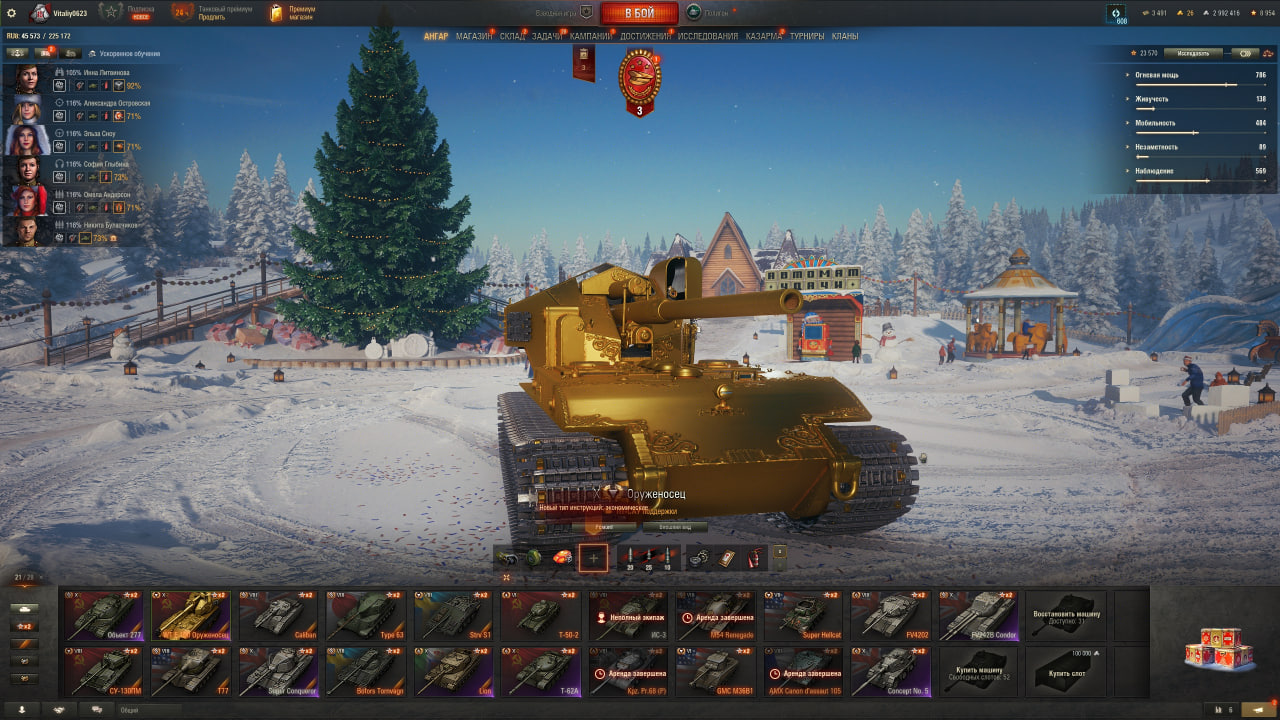This screenshot has width=1280, height=720.
Task: Open the МАГАЗИН tab
Action: pyautogui.click(x=473, y=36)
